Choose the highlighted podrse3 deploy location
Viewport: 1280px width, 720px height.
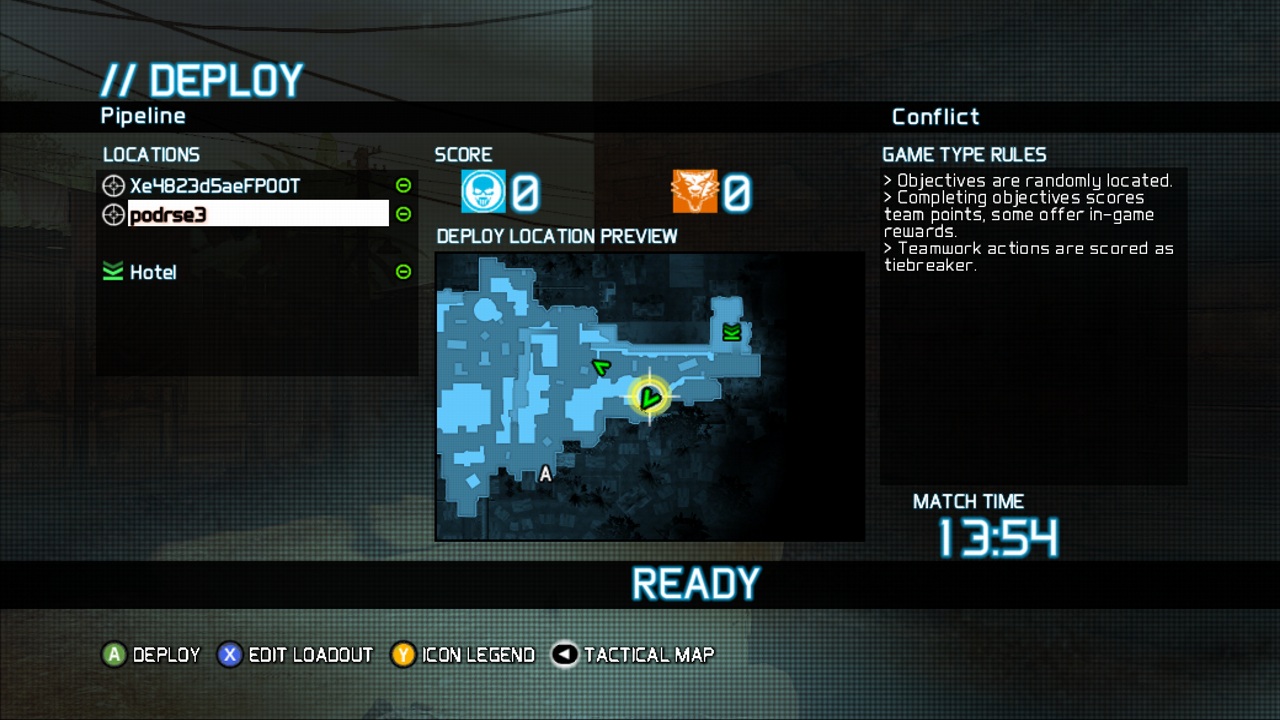click(x=257, y=214)
